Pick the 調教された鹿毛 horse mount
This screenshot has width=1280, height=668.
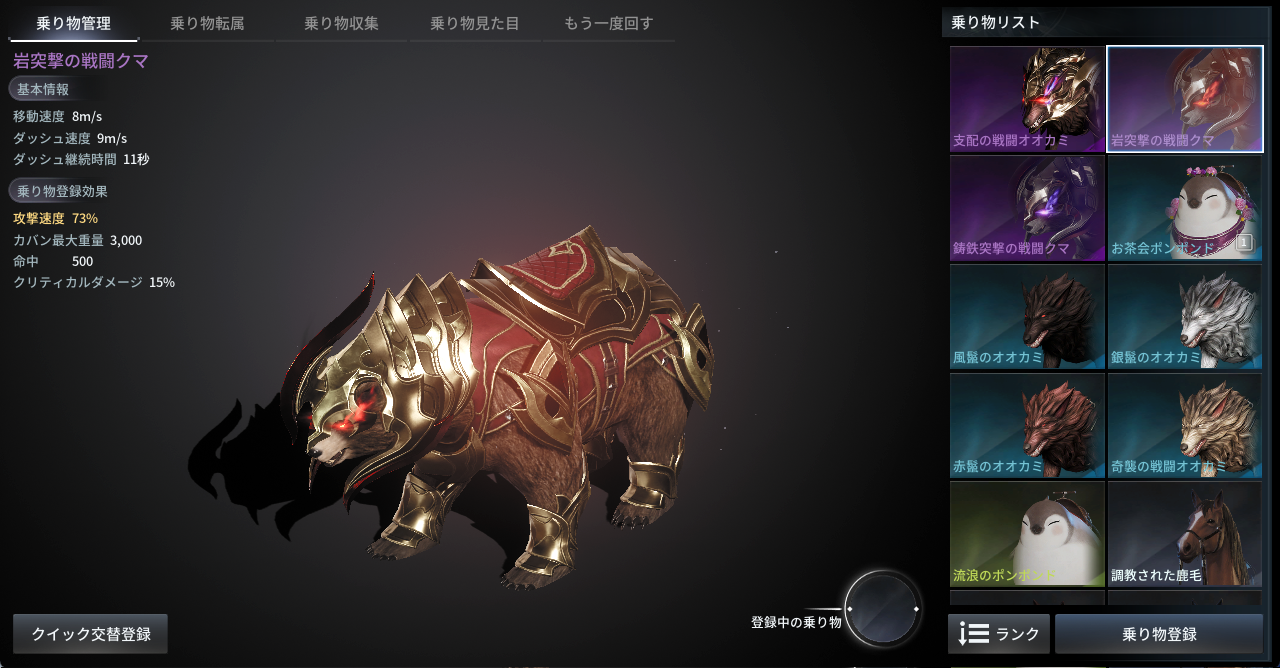[x=1185, y=535]
